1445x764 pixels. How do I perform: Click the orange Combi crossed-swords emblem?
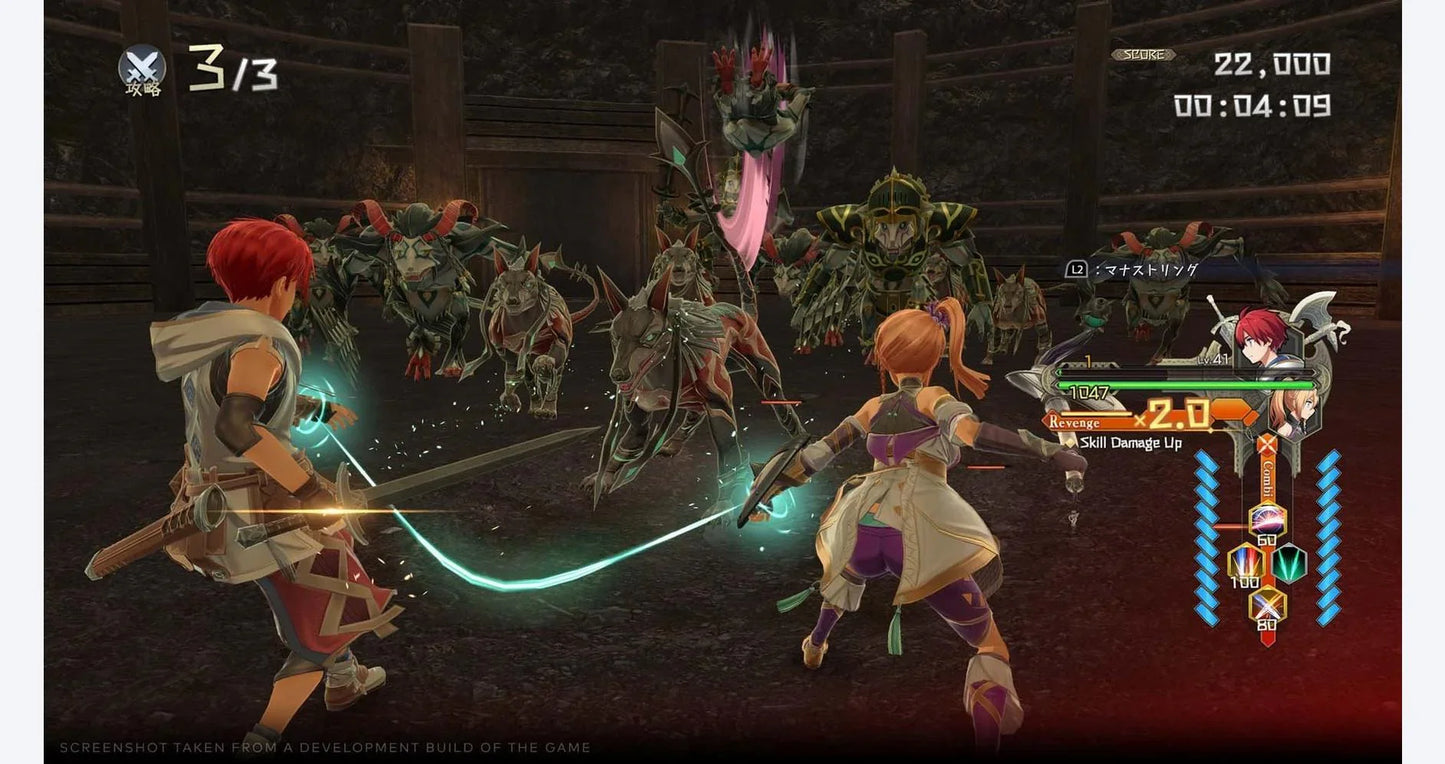[x=1268, y=445]
